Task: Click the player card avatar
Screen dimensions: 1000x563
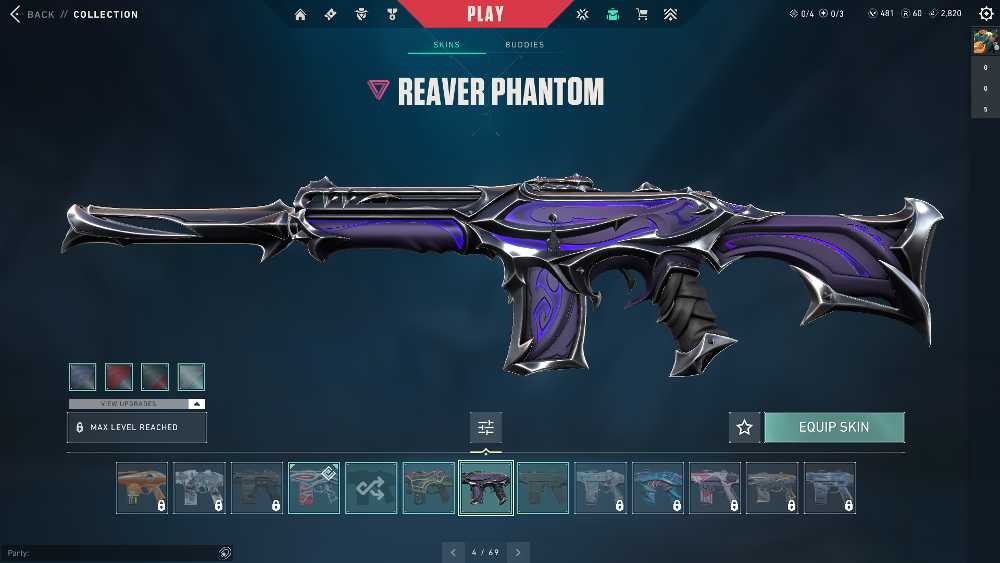Action: pos(985,42)
